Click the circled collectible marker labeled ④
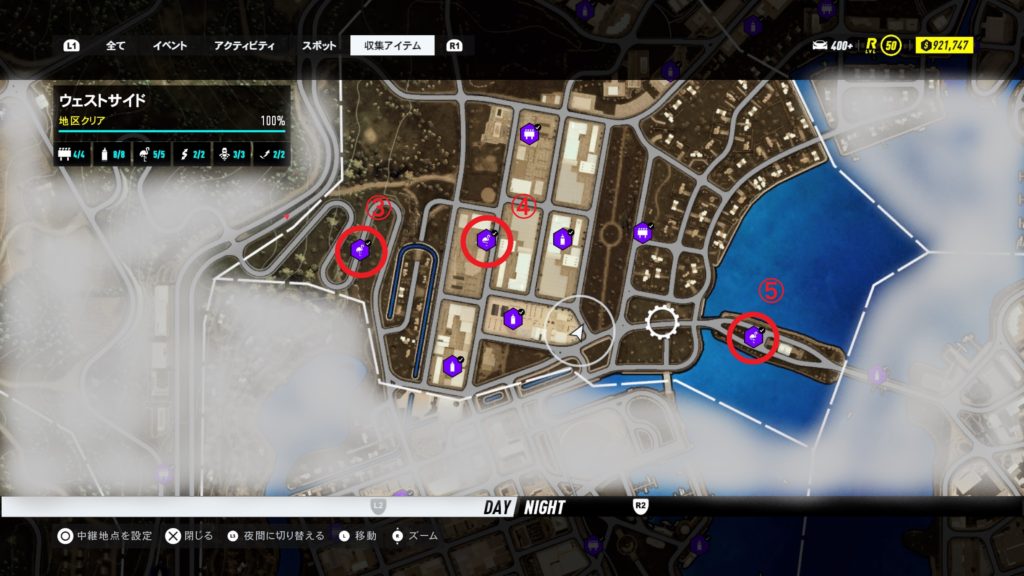 click(487, 240)
